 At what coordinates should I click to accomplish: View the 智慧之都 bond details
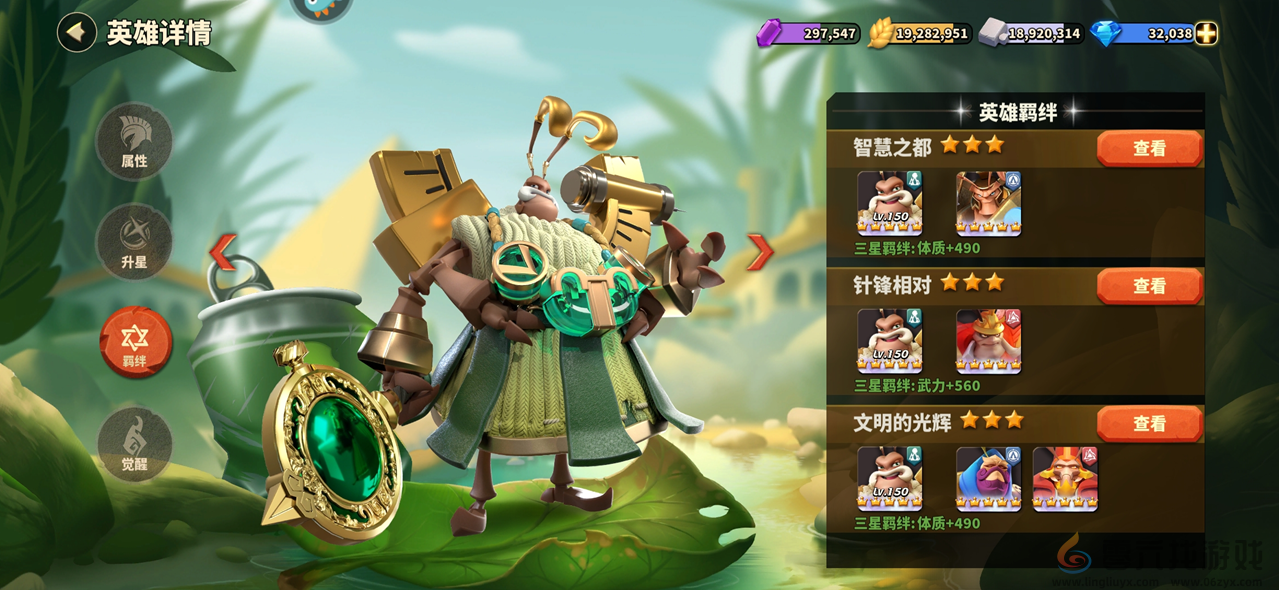[x=1149, y=148]
